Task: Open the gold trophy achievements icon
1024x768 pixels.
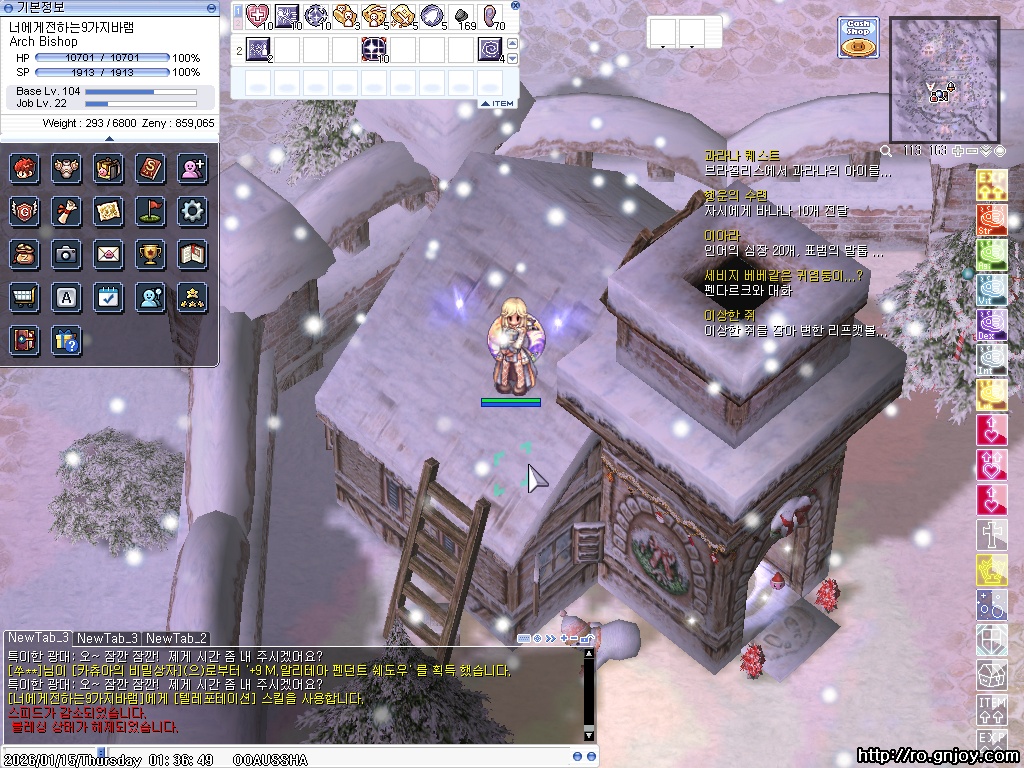Action: point(150,254)
